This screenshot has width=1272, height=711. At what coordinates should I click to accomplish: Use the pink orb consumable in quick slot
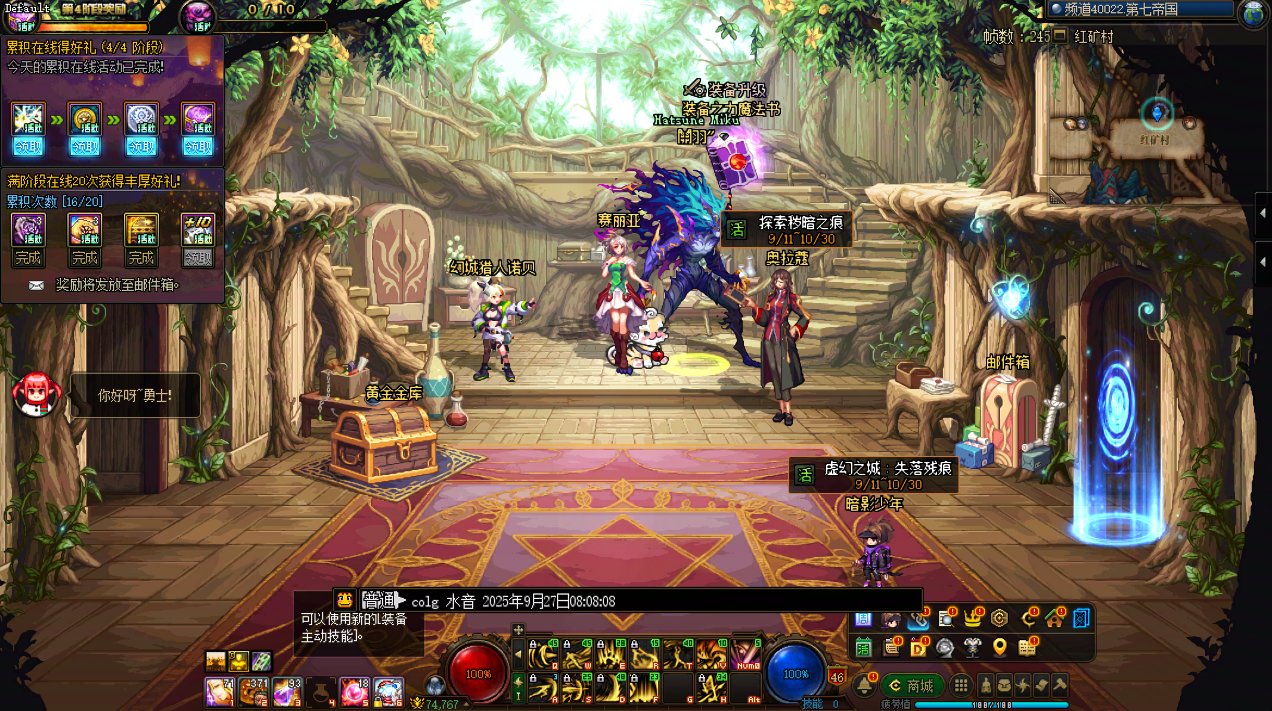tap(355, 691)
